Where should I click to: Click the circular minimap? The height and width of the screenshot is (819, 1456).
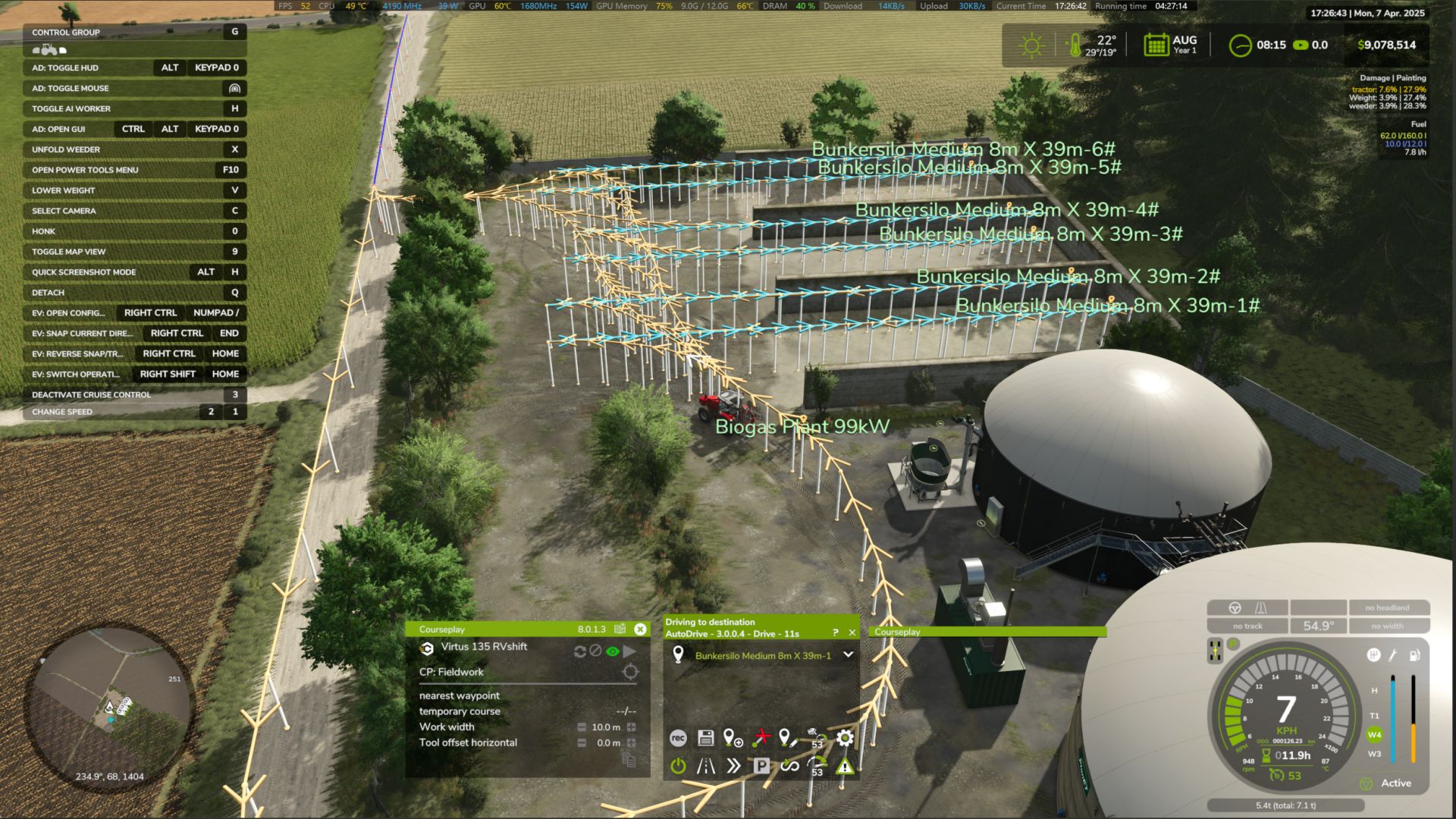point(110,707)
